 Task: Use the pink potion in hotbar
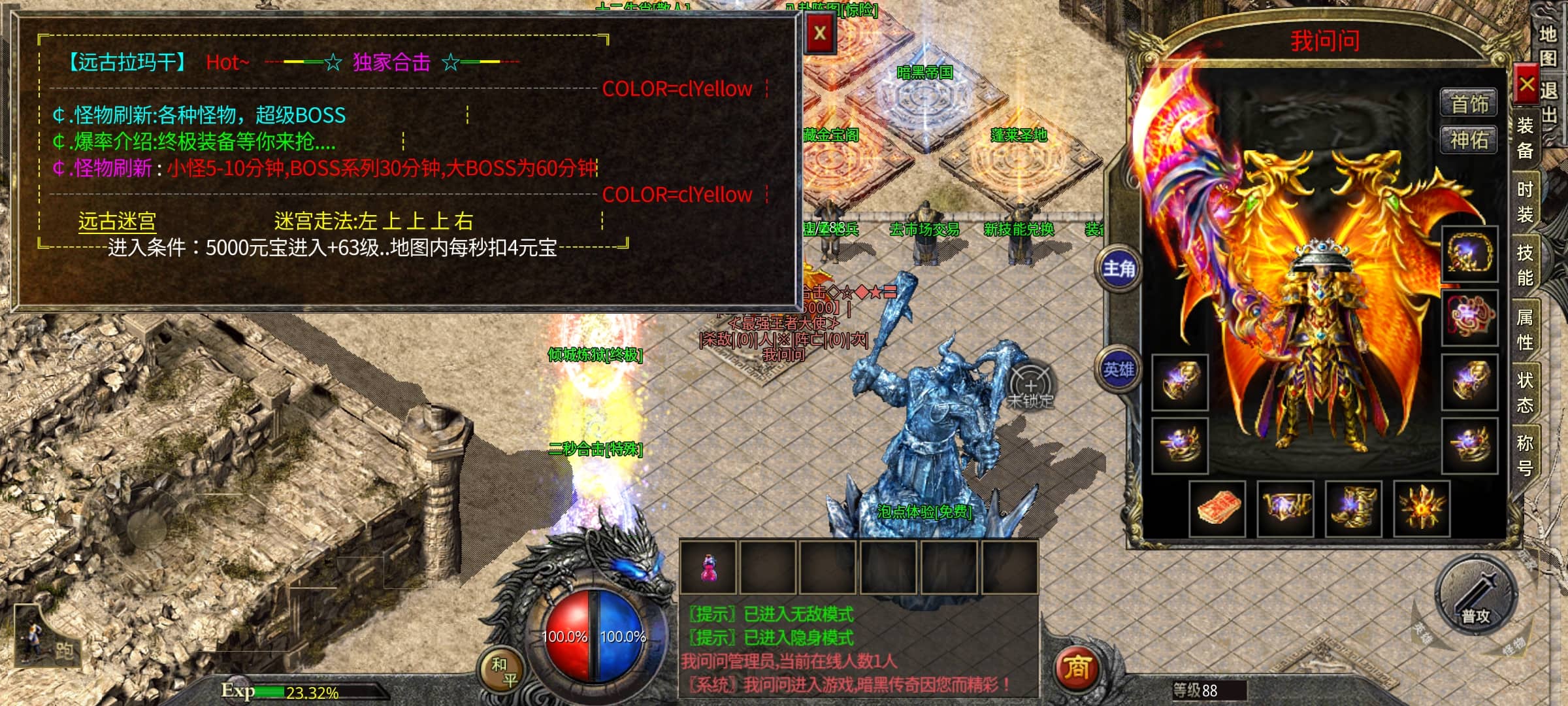(708, 567)
